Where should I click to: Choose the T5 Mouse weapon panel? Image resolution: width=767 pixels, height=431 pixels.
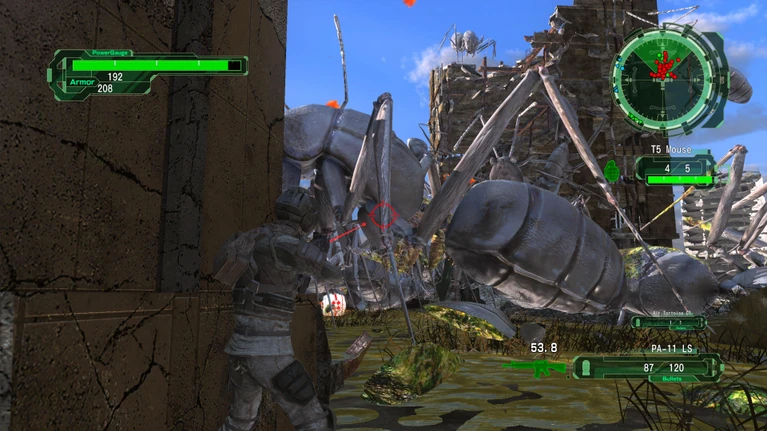(x=674, y=167)
